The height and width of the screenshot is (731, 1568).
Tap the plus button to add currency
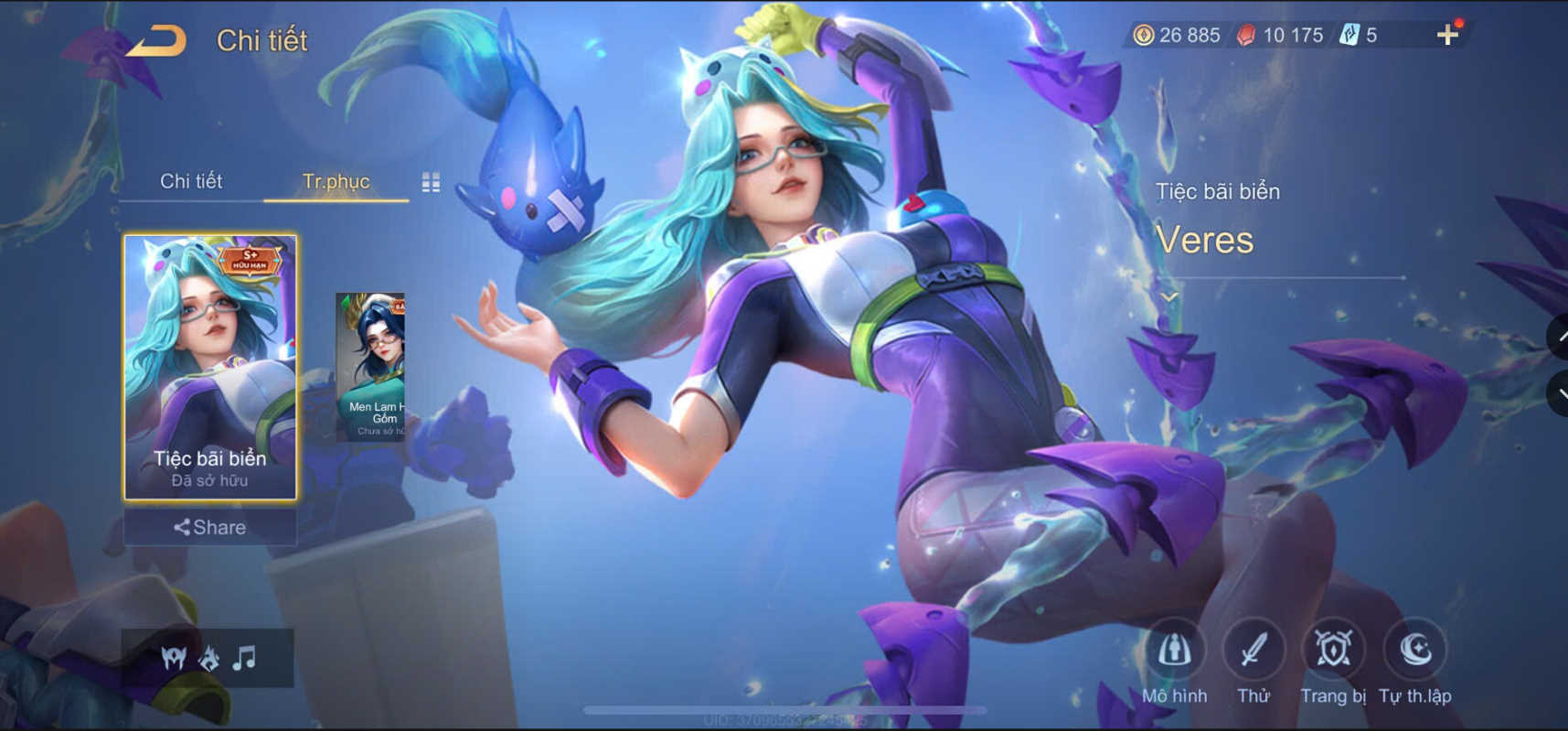coord(1448,34)
